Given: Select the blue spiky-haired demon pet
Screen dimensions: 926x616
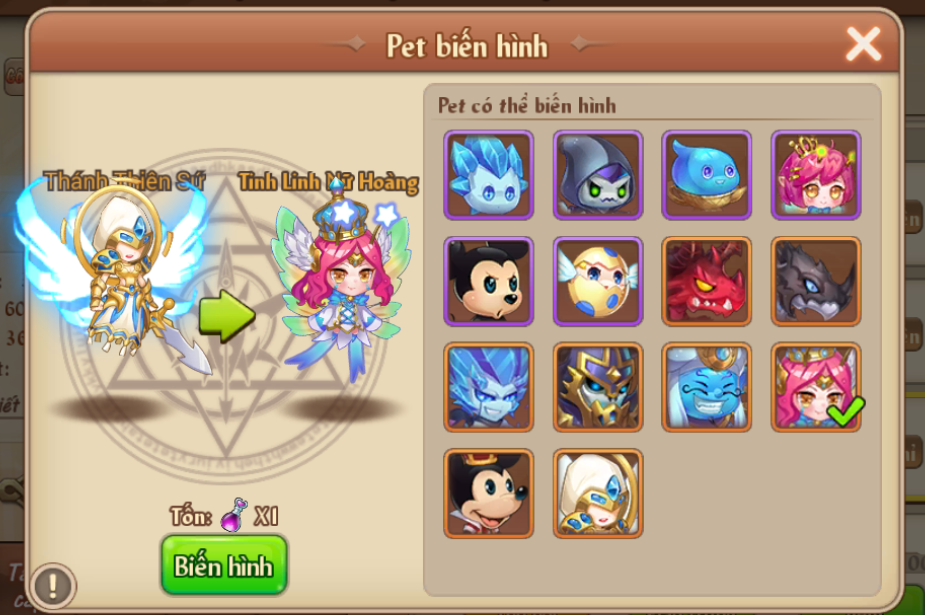Looking at the screenshot, I should (489, 387).
